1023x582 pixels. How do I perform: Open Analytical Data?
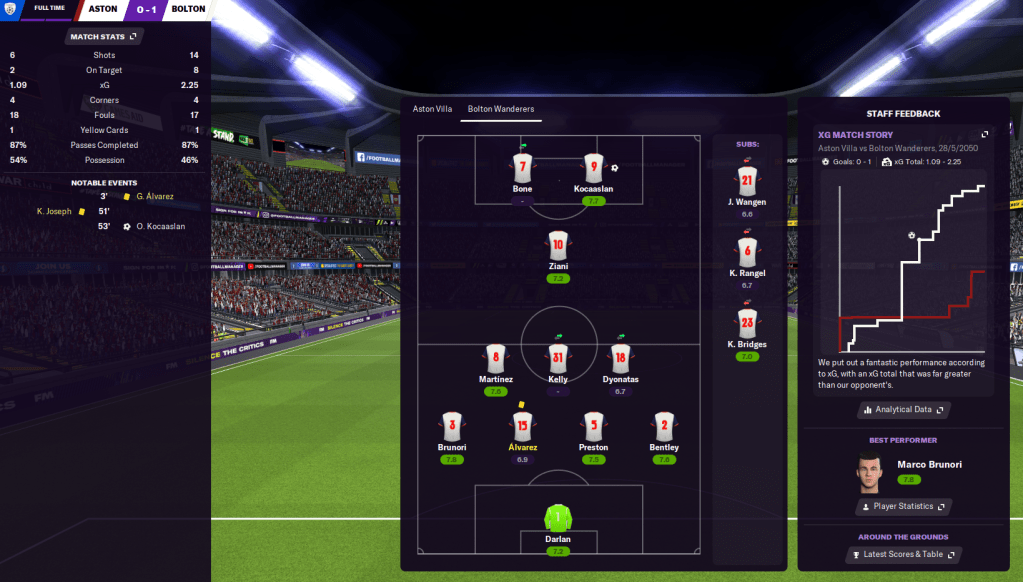point(903,409)
